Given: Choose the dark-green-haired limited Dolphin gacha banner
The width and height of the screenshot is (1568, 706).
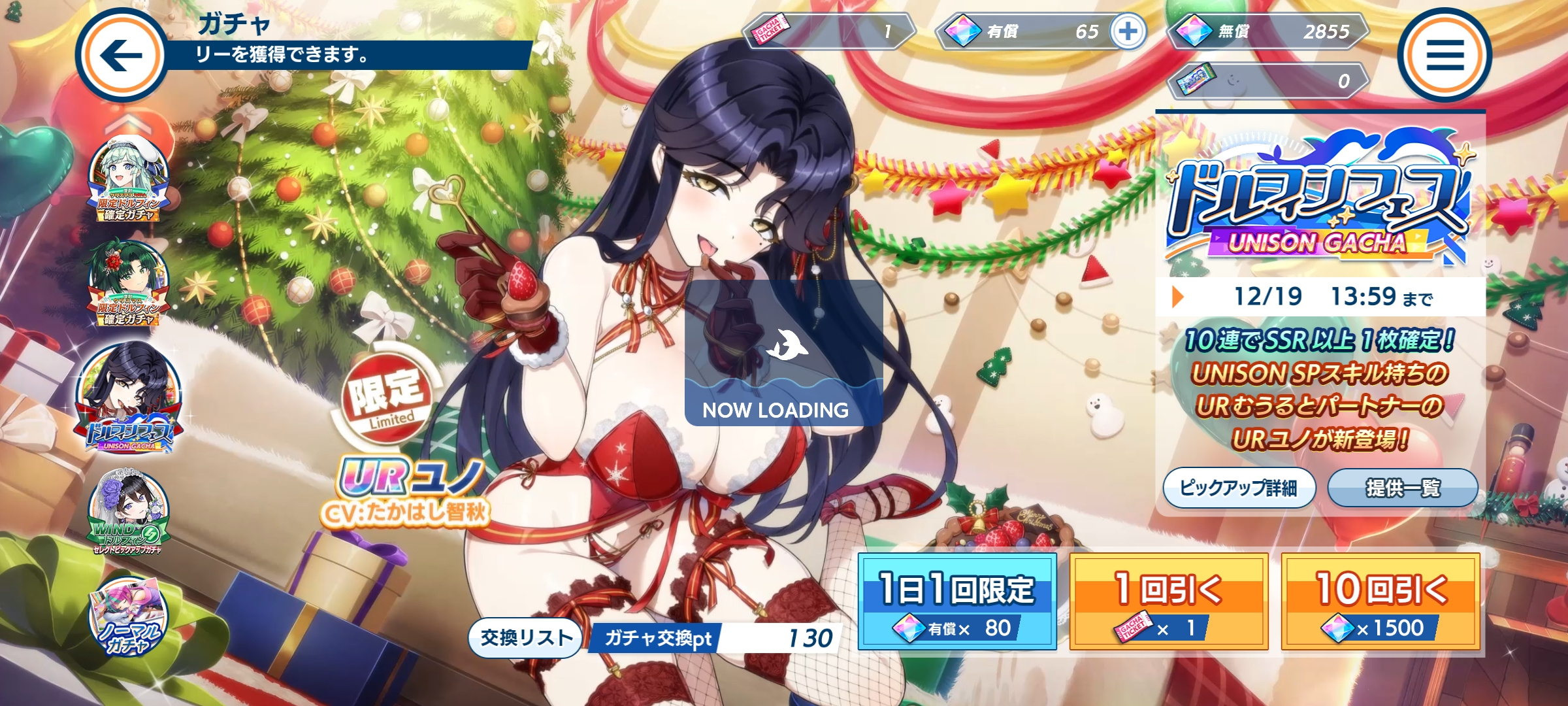Looking at the screenshot, I should tap(129, 283).
